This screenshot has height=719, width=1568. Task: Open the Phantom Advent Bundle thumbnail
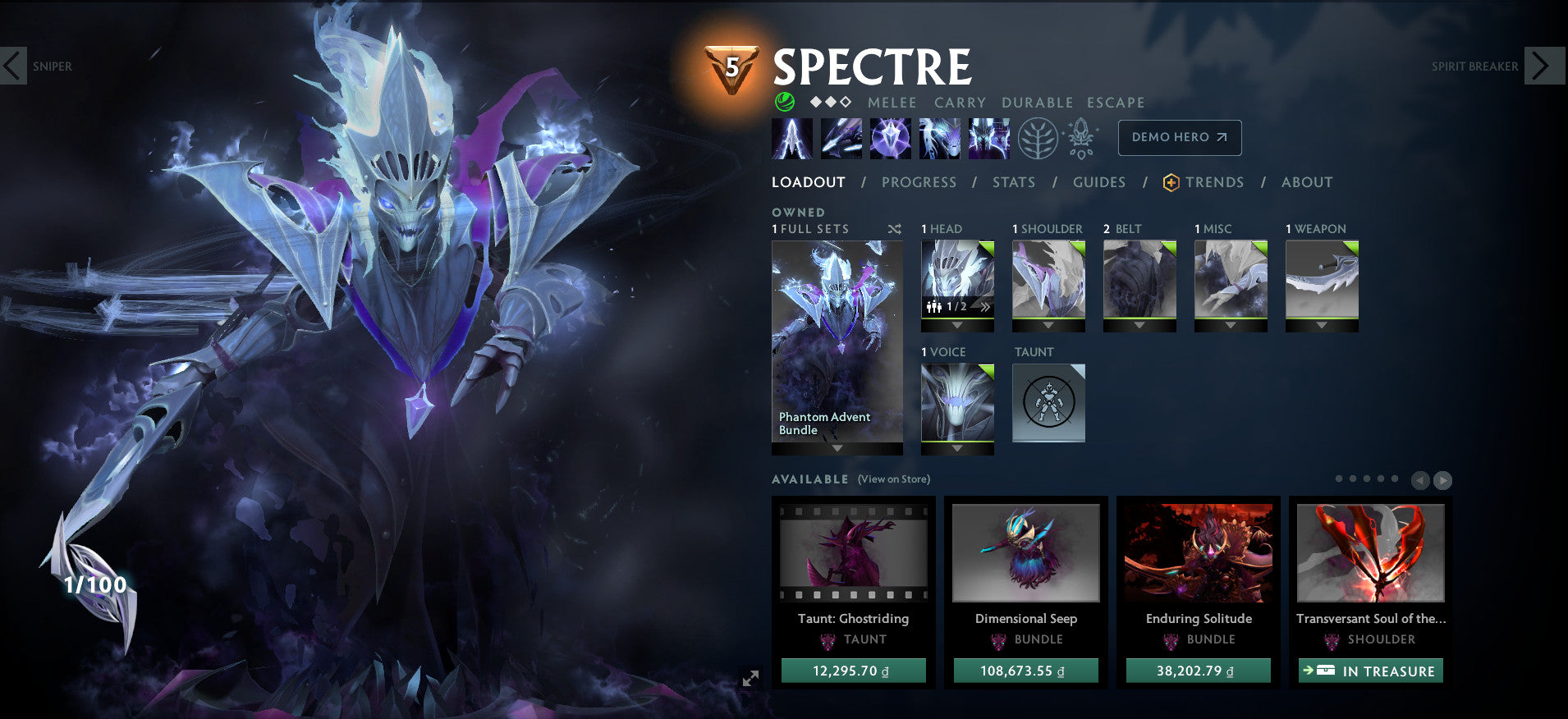pos(838,337)
